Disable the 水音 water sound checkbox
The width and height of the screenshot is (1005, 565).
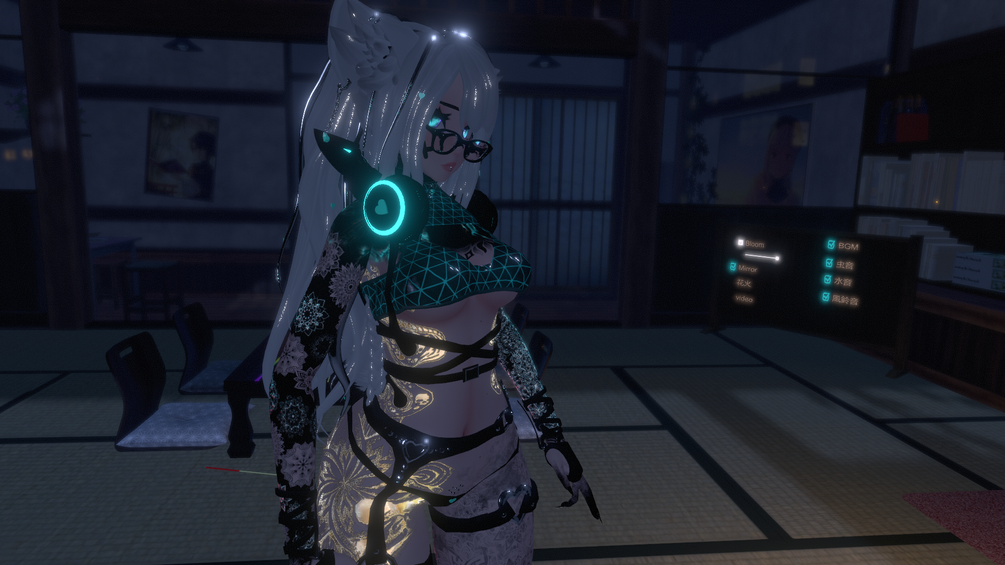(x=829, y=281)
